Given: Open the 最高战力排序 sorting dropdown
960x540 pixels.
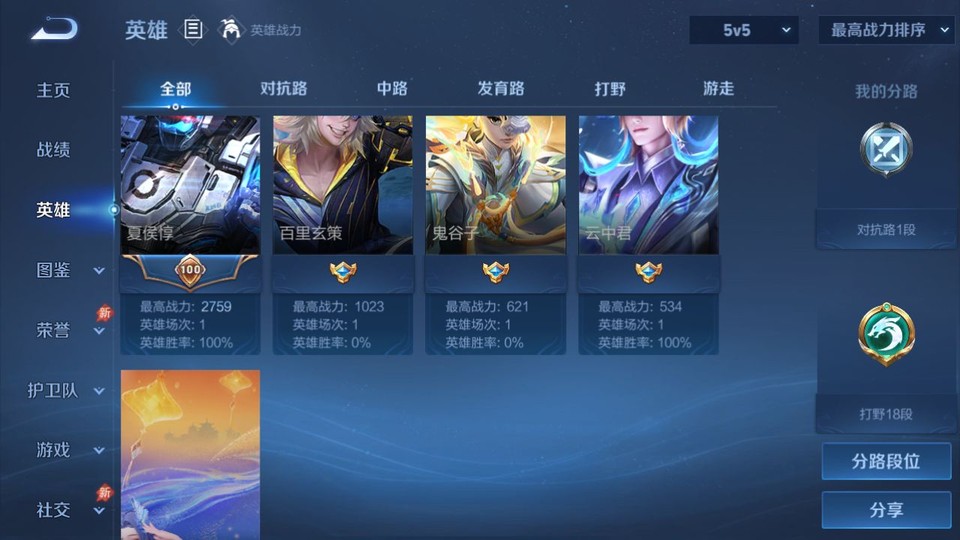Looking at the screenshot, I should (x=886, y=30).
